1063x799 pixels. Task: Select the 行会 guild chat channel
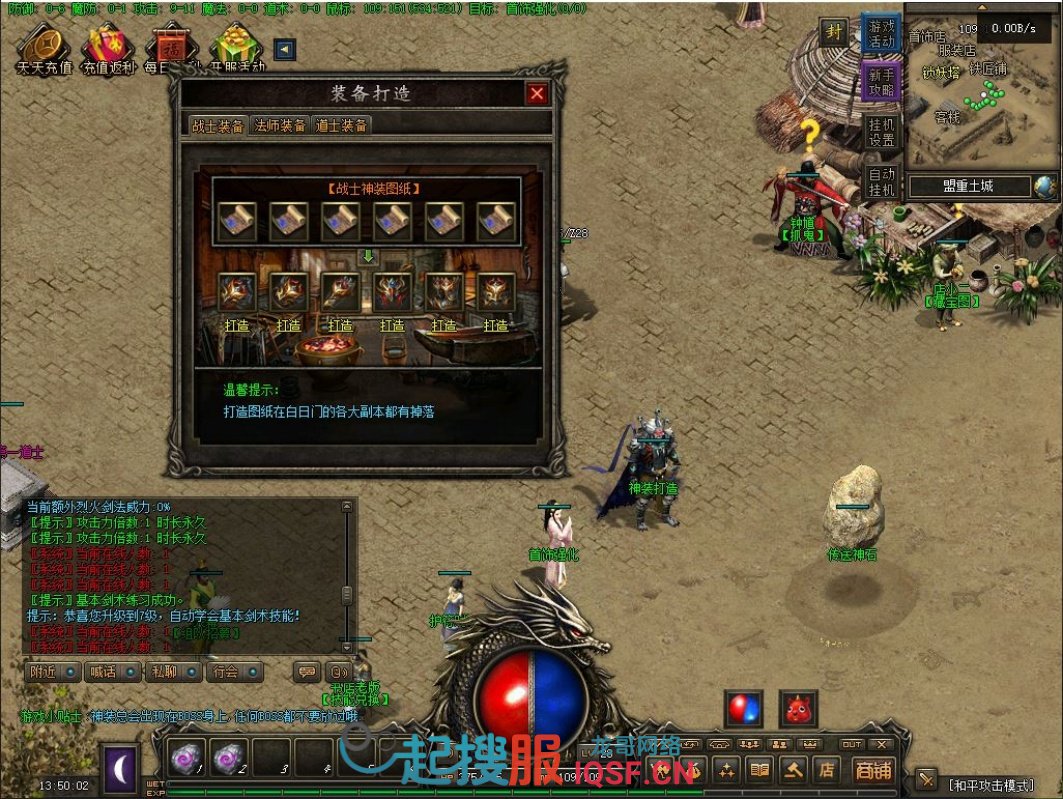click(x=235, y=672)
